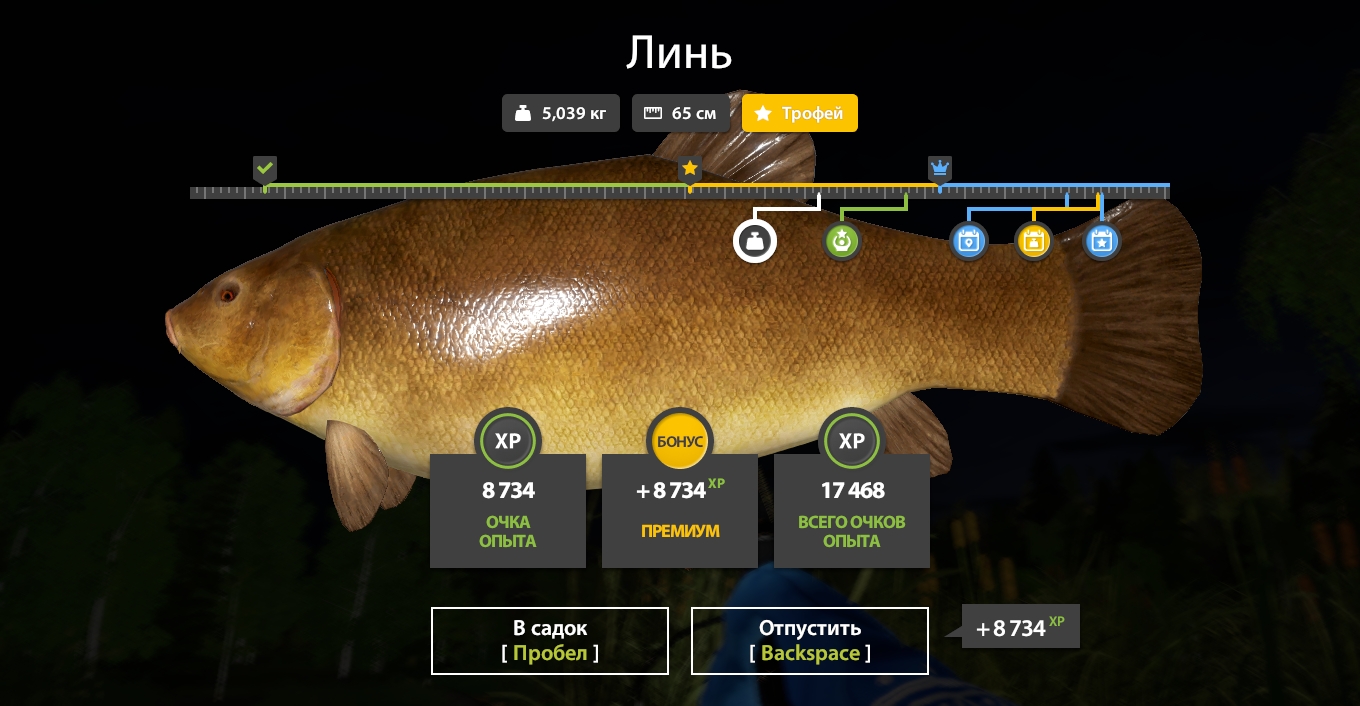The image size is (1360, 706).
Task: Open the blue calendar location-pin record icon
Action: coord(968,241)
